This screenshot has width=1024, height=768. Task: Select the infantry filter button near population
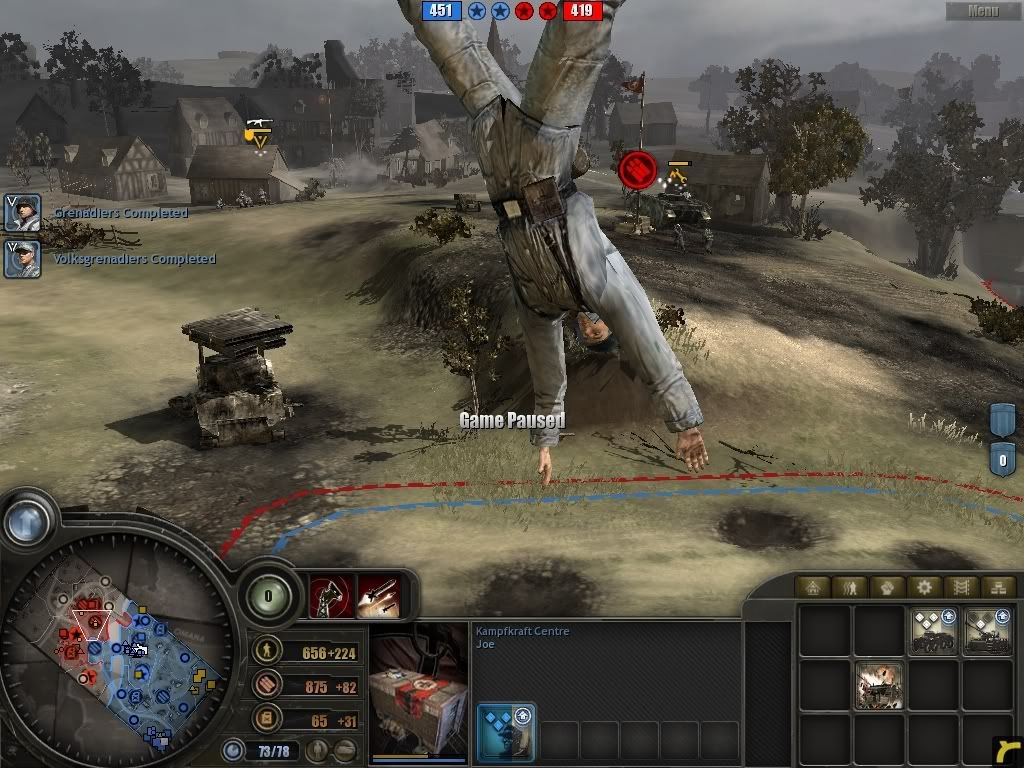(x=320, y=749)
